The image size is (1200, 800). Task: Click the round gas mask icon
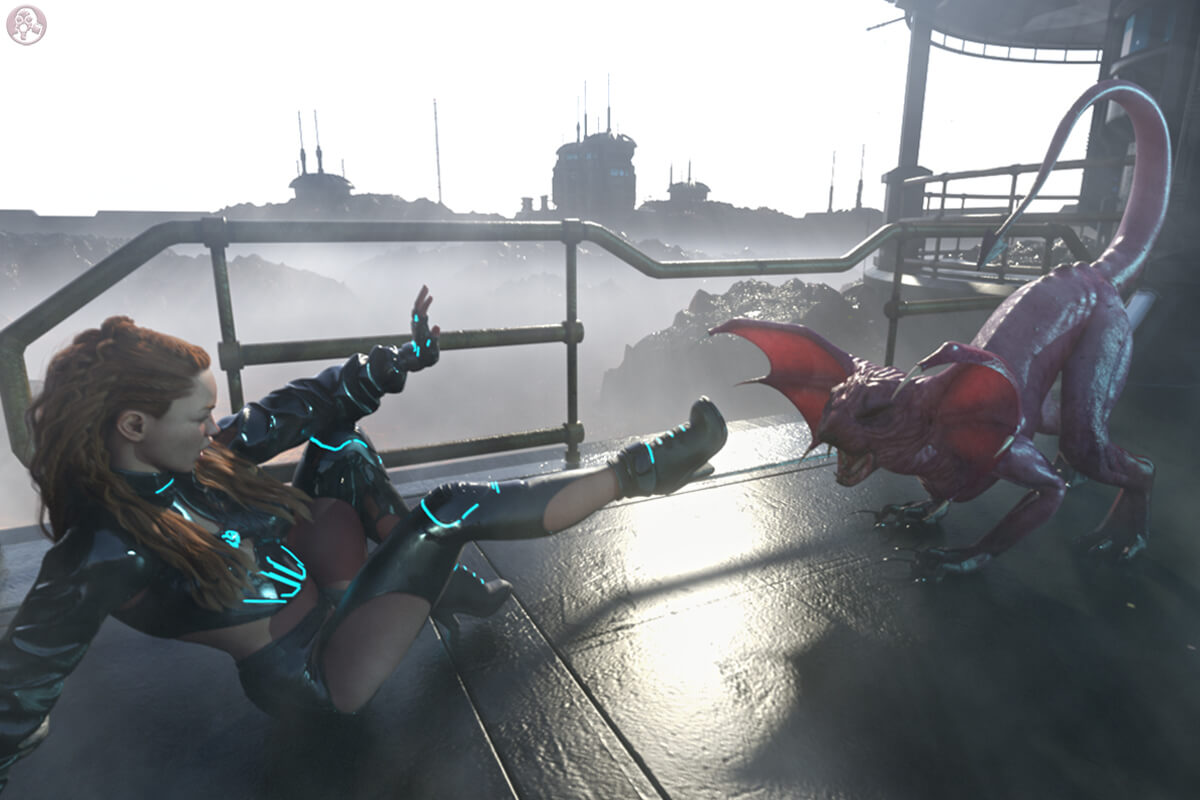pyautogui.click(x=26, y=25)
